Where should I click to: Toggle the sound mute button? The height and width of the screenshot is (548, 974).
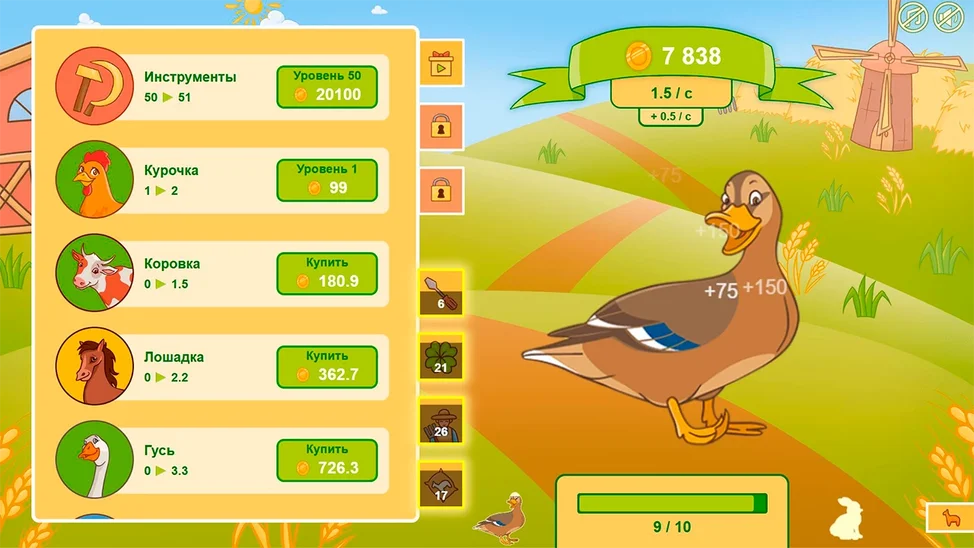click(x=947, y=16)
